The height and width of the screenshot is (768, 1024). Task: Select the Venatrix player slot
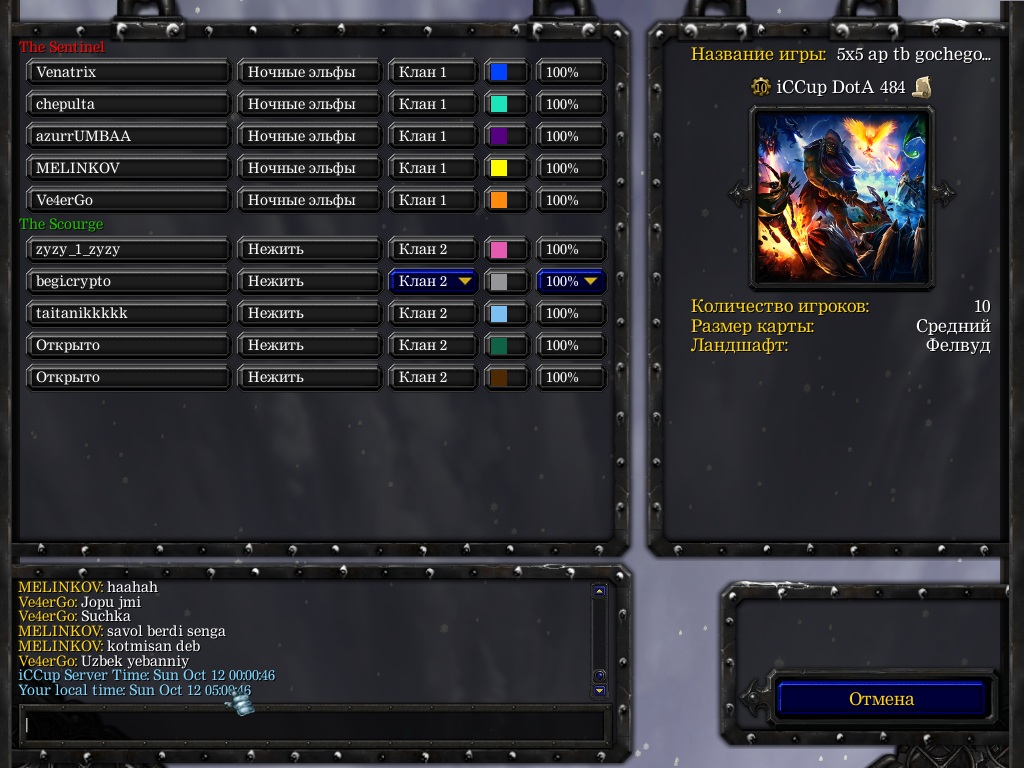(x=128, y=72)
